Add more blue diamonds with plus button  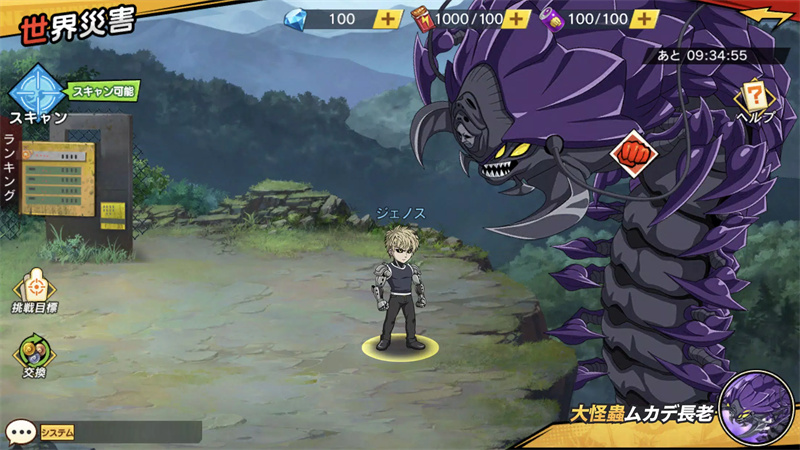point(388,19)
